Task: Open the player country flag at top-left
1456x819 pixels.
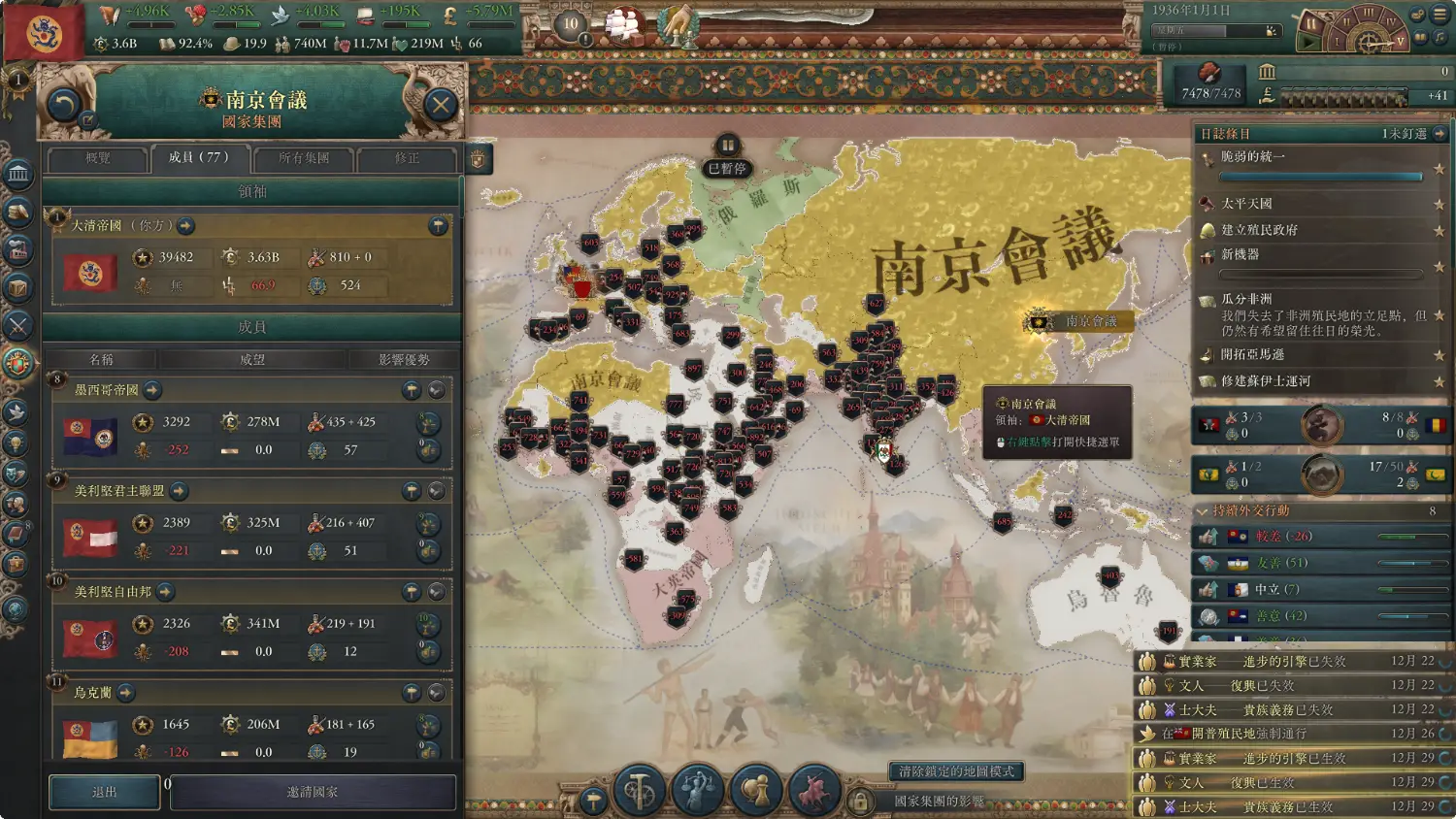Action: tap(44, 33)
